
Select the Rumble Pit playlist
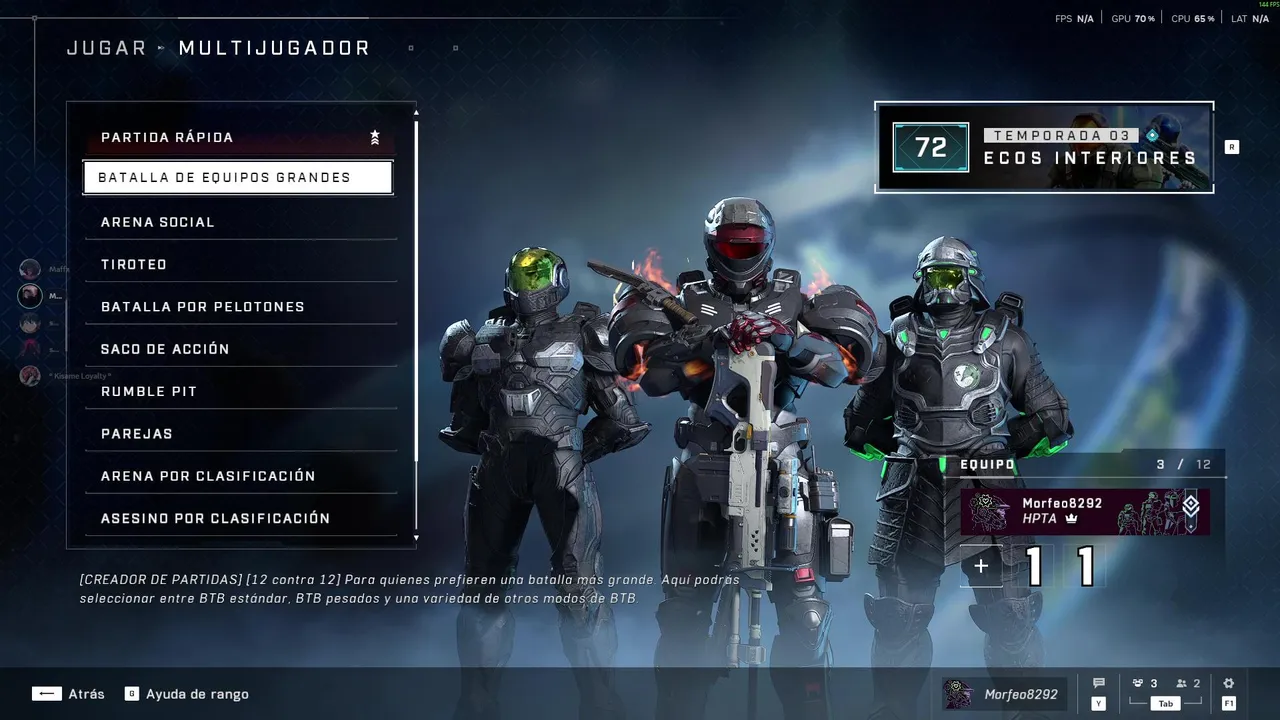point(238,392)
